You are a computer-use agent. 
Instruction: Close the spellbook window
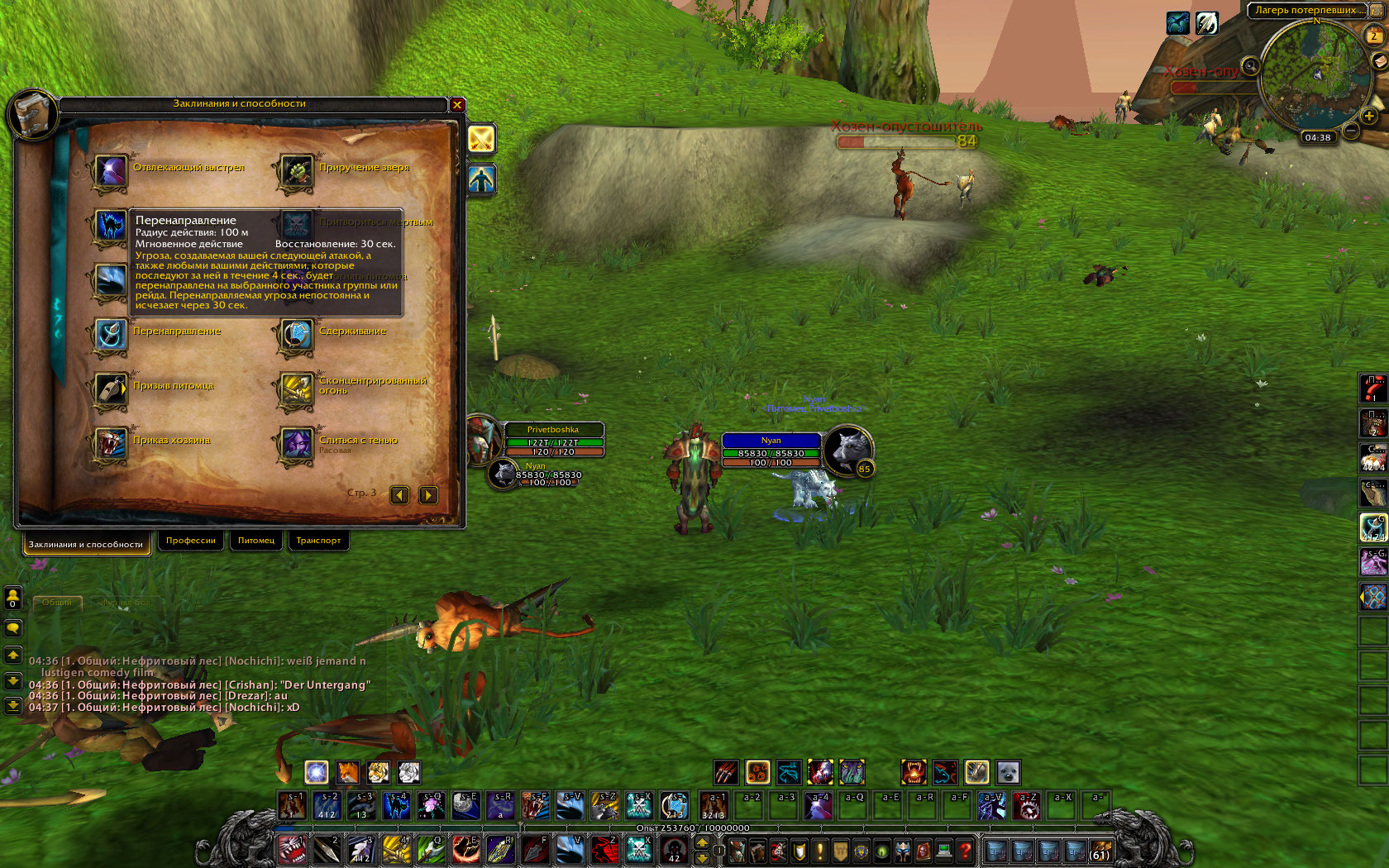pos(457,105)
